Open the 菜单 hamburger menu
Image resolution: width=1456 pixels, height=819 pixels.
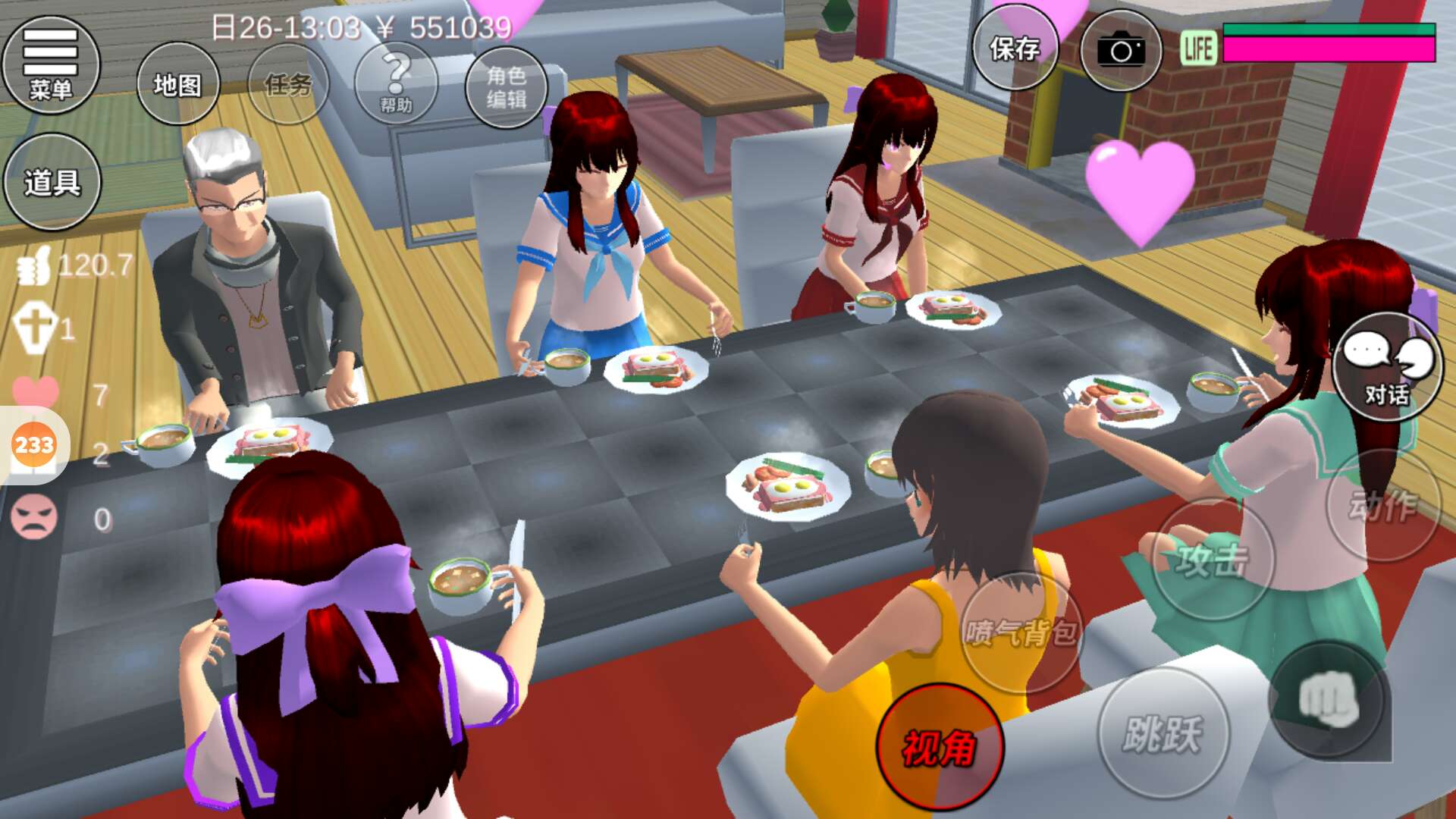[x=51, y=64]
